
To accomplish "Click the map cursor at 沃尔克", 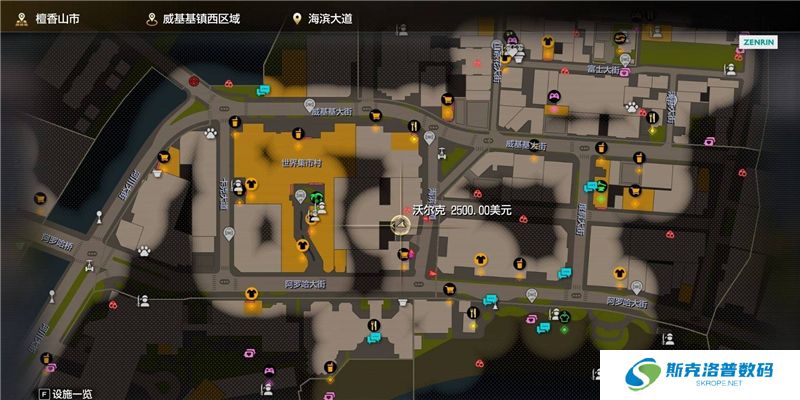I will point(400,227).
